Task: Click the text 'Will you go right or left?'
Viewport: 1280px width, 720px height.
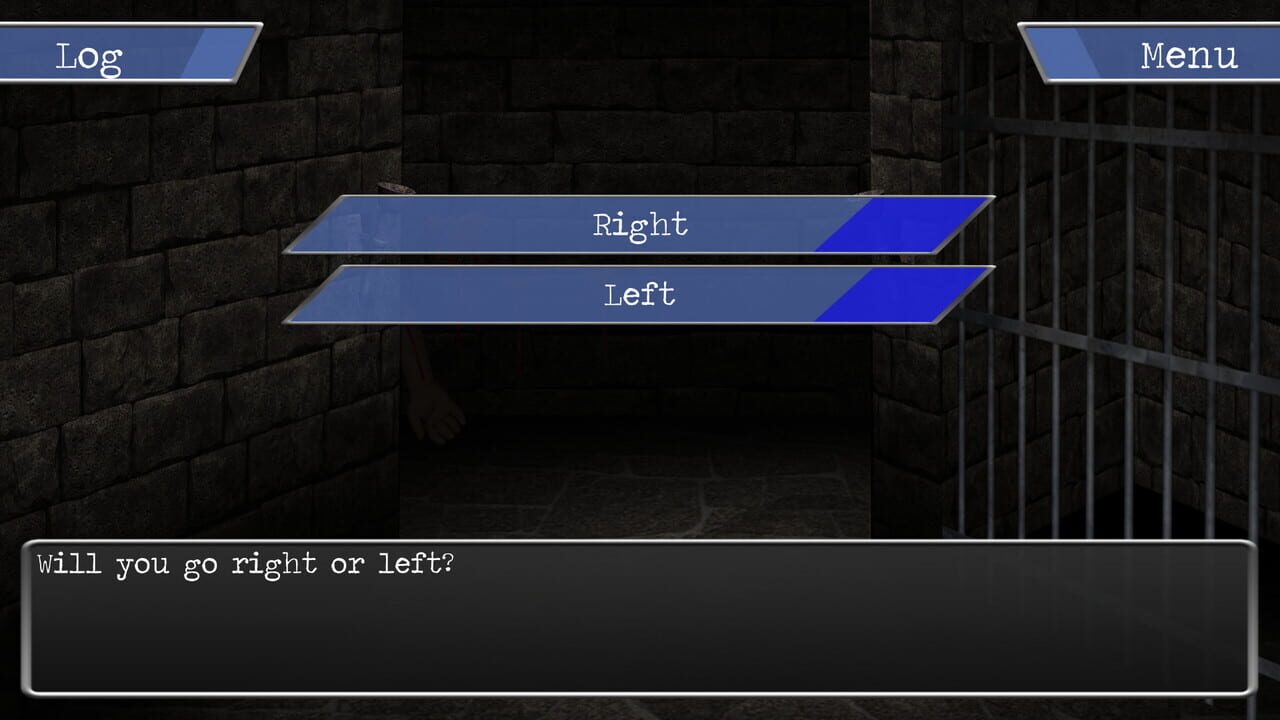Action: click(x=245, y=563)
